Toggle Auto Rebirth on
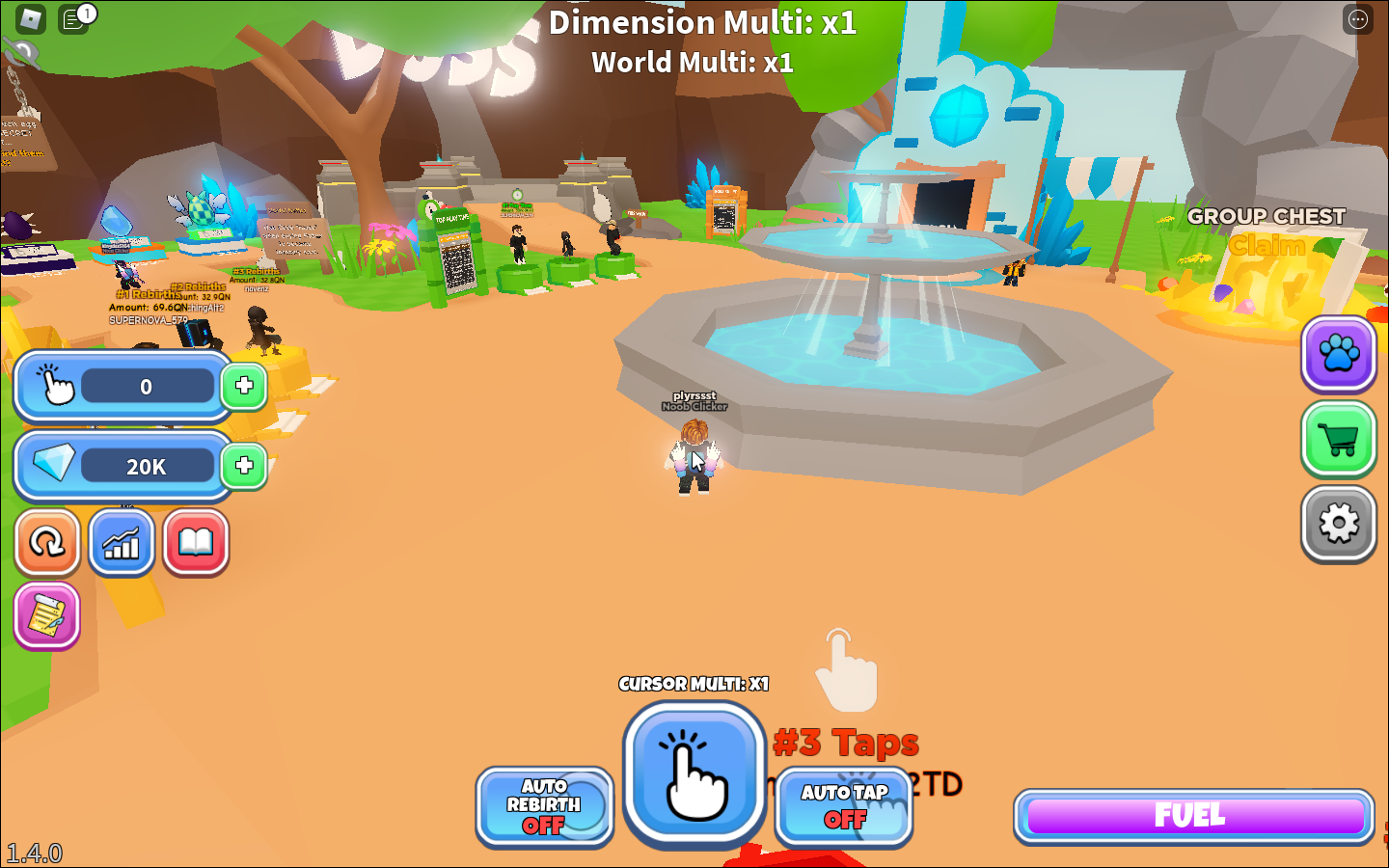 pyautogui.click(x=544, y=808)
